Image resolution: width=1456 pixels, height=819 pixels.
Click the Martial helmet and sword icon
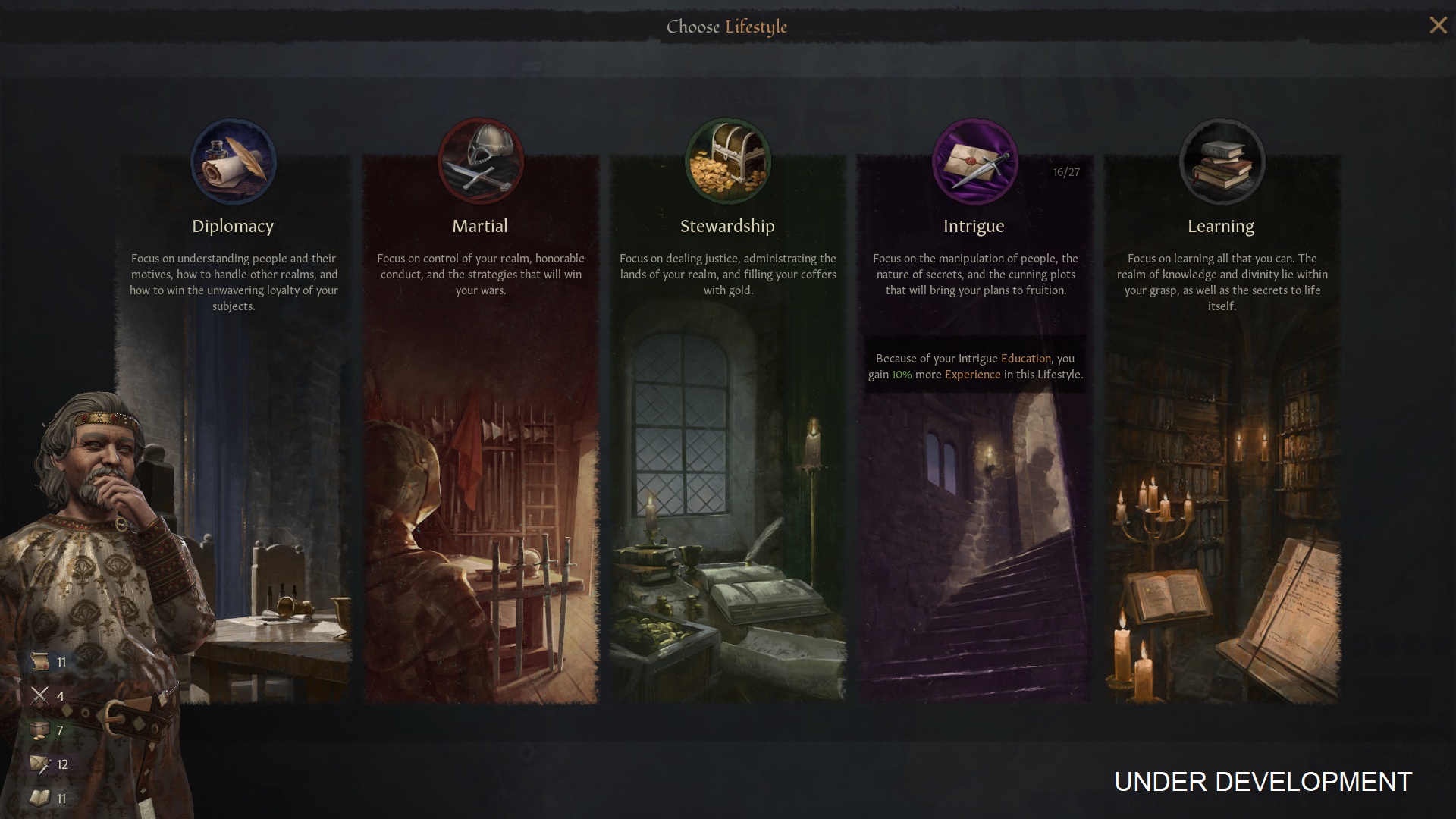click(x=480, y=162)
